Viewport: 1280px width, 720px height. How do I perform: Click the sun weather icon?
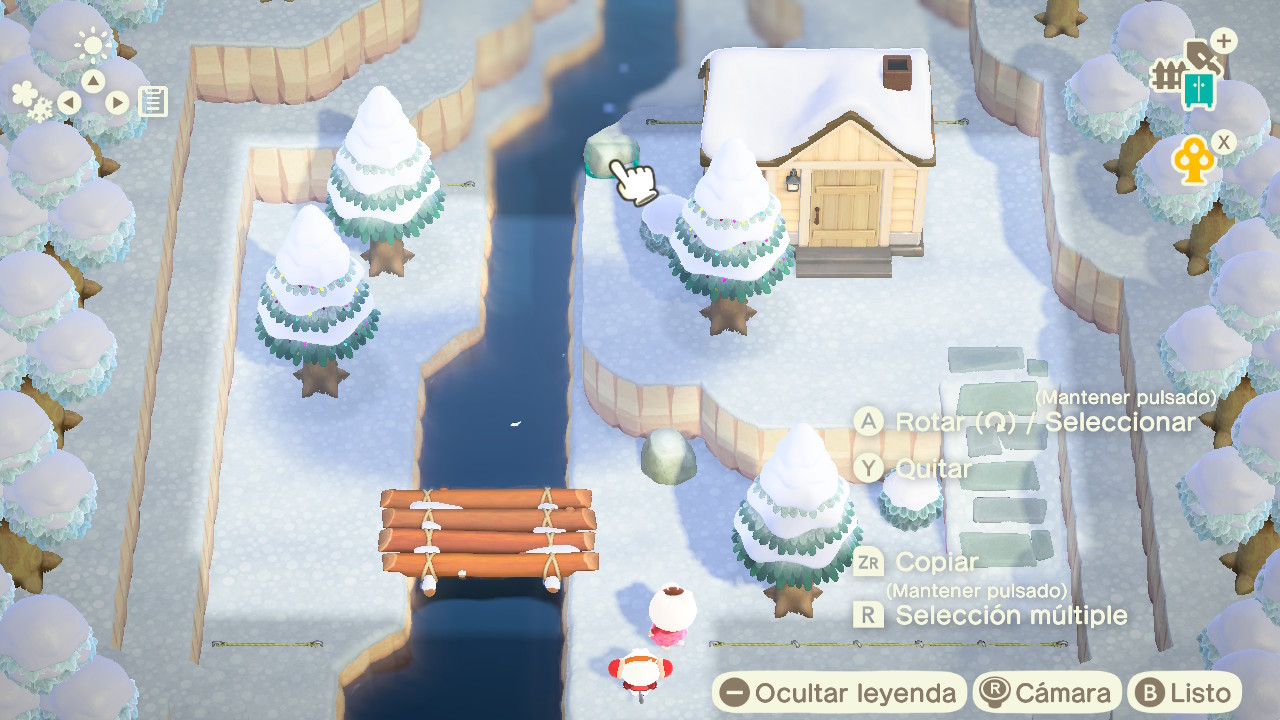click(94, 44)
